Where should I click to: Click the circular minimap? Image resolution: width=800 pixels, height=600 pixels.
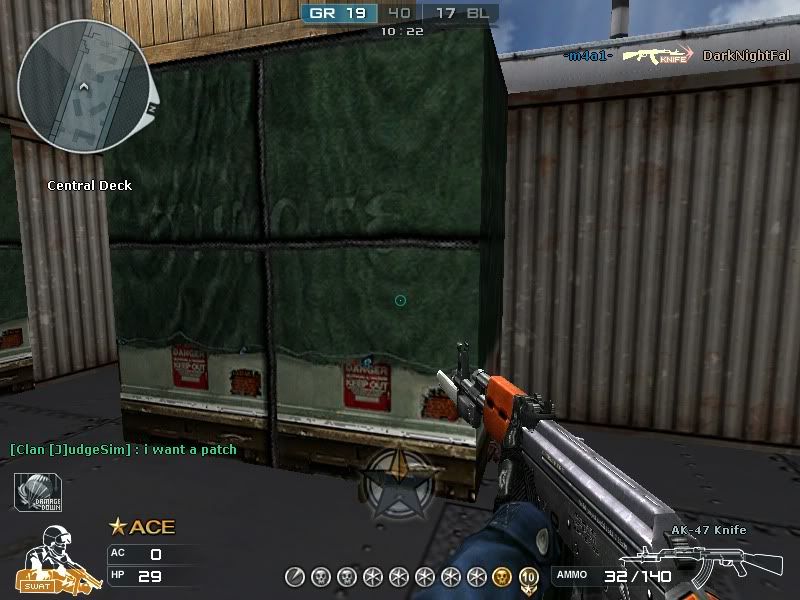coord(84,87)
